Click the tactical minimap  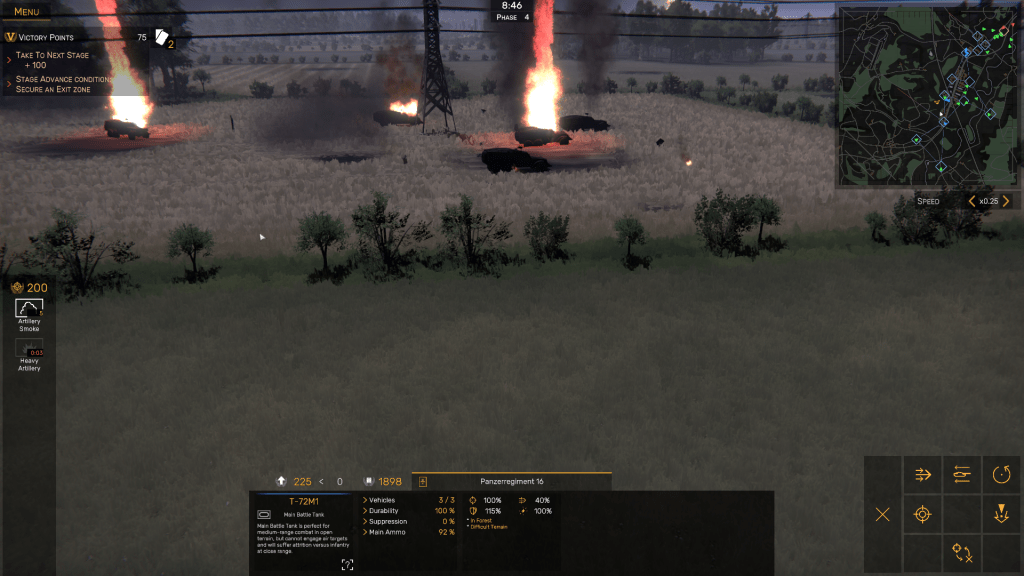[x=928, y=96]
